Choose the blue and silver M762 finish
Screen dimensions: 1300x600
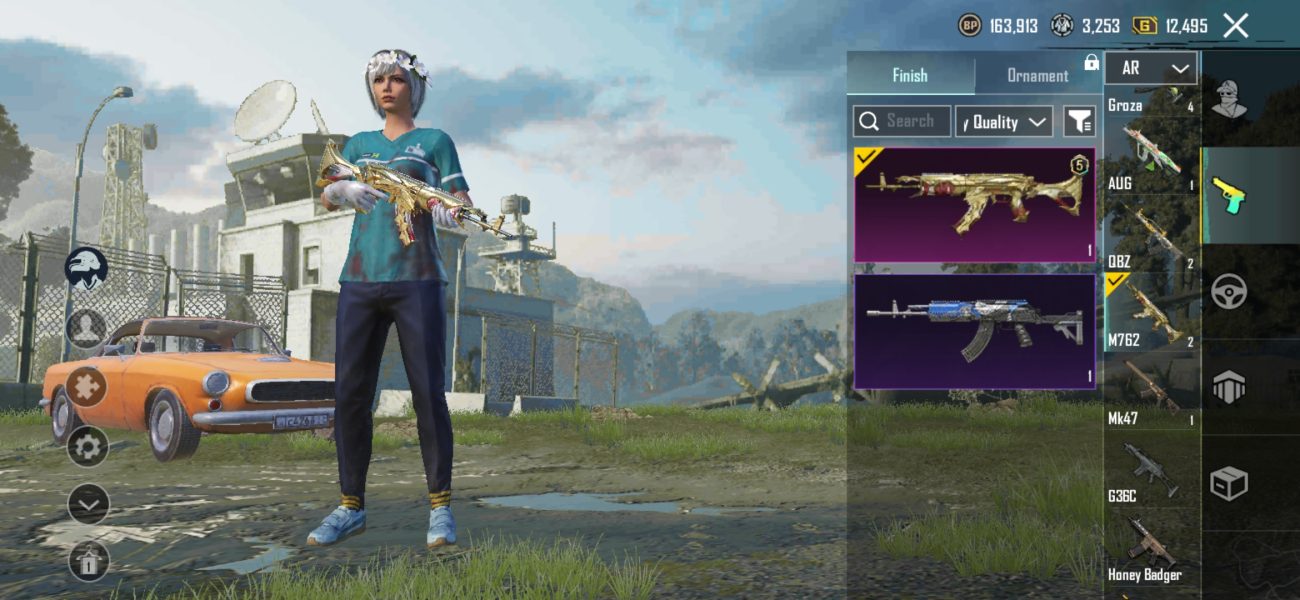[974, 331]
